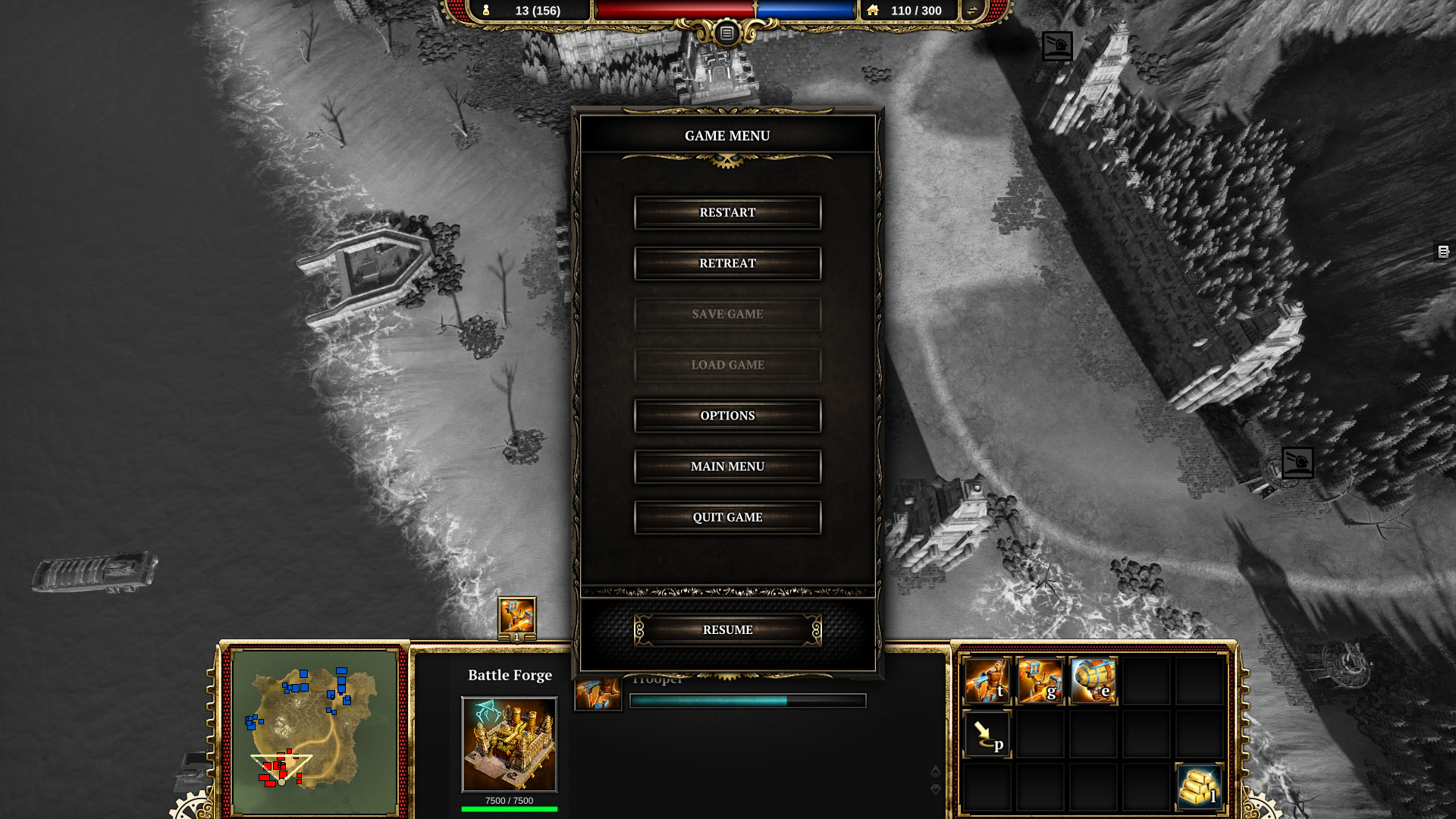Resume the game
1456x819 pixels.
click(x=727, y=630)
